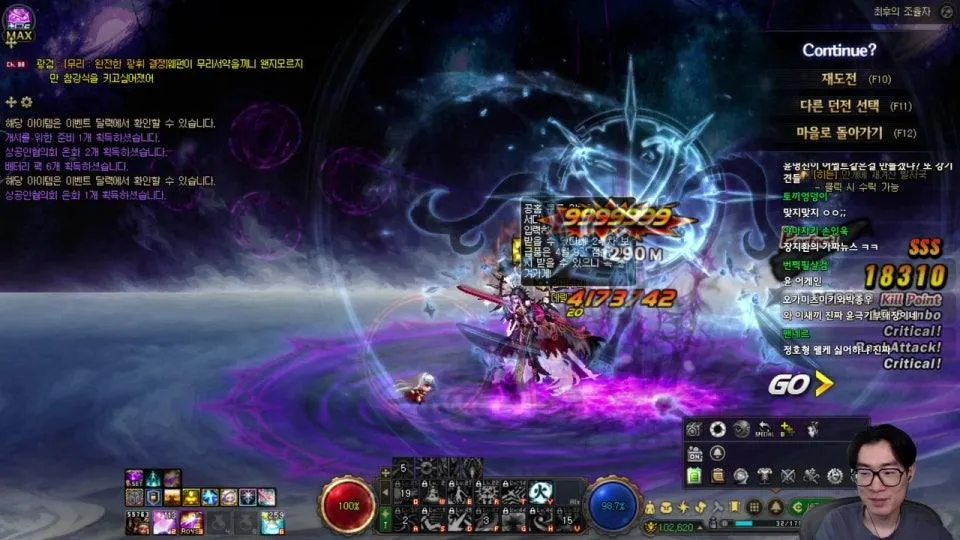The image size is (960, 540).
Task: Open the hammer crafting menu icon
Action: tap(720, 507)
